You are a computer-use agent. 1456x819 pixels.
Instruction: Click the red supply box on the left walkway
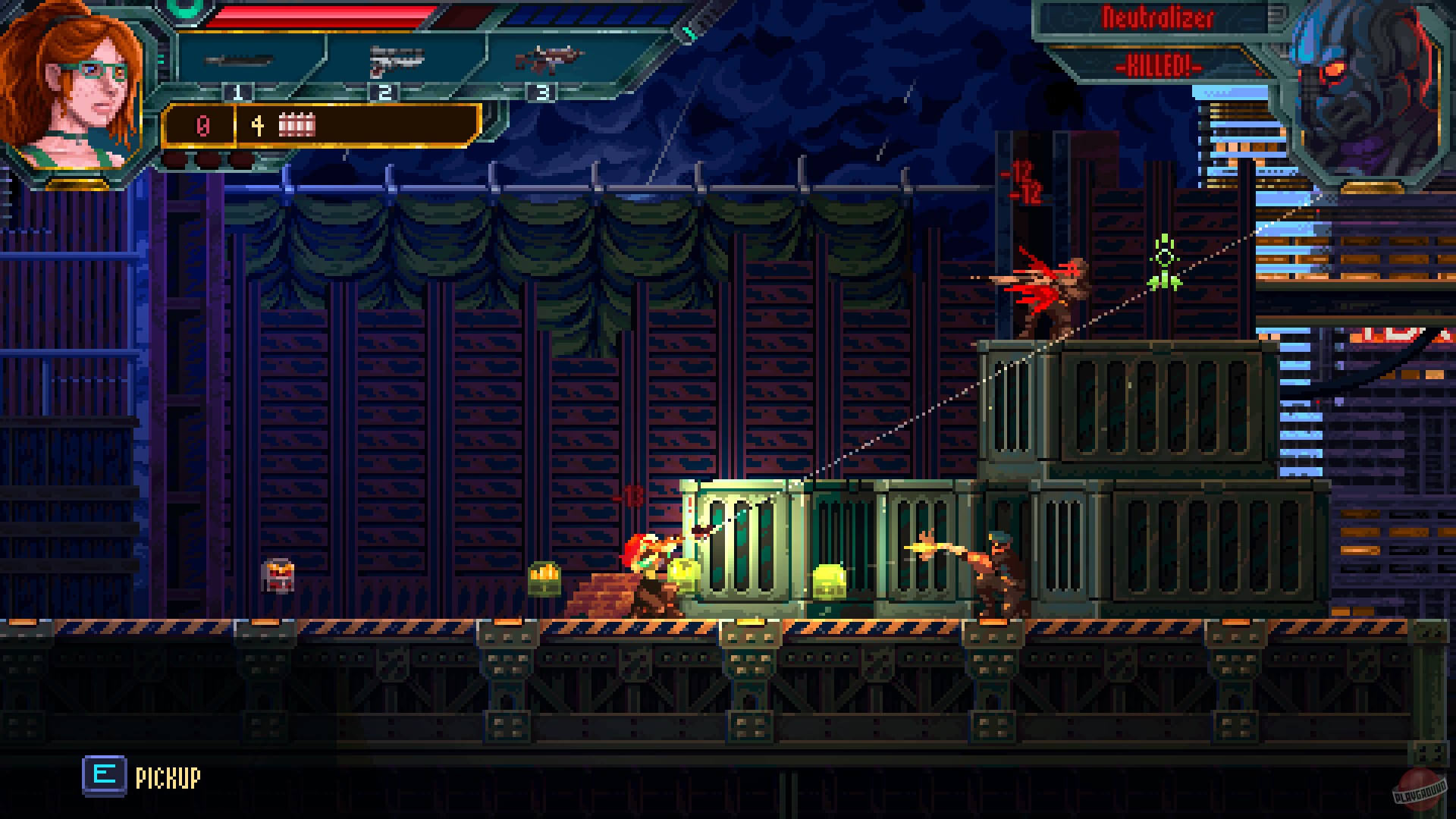tap(278, 575)
